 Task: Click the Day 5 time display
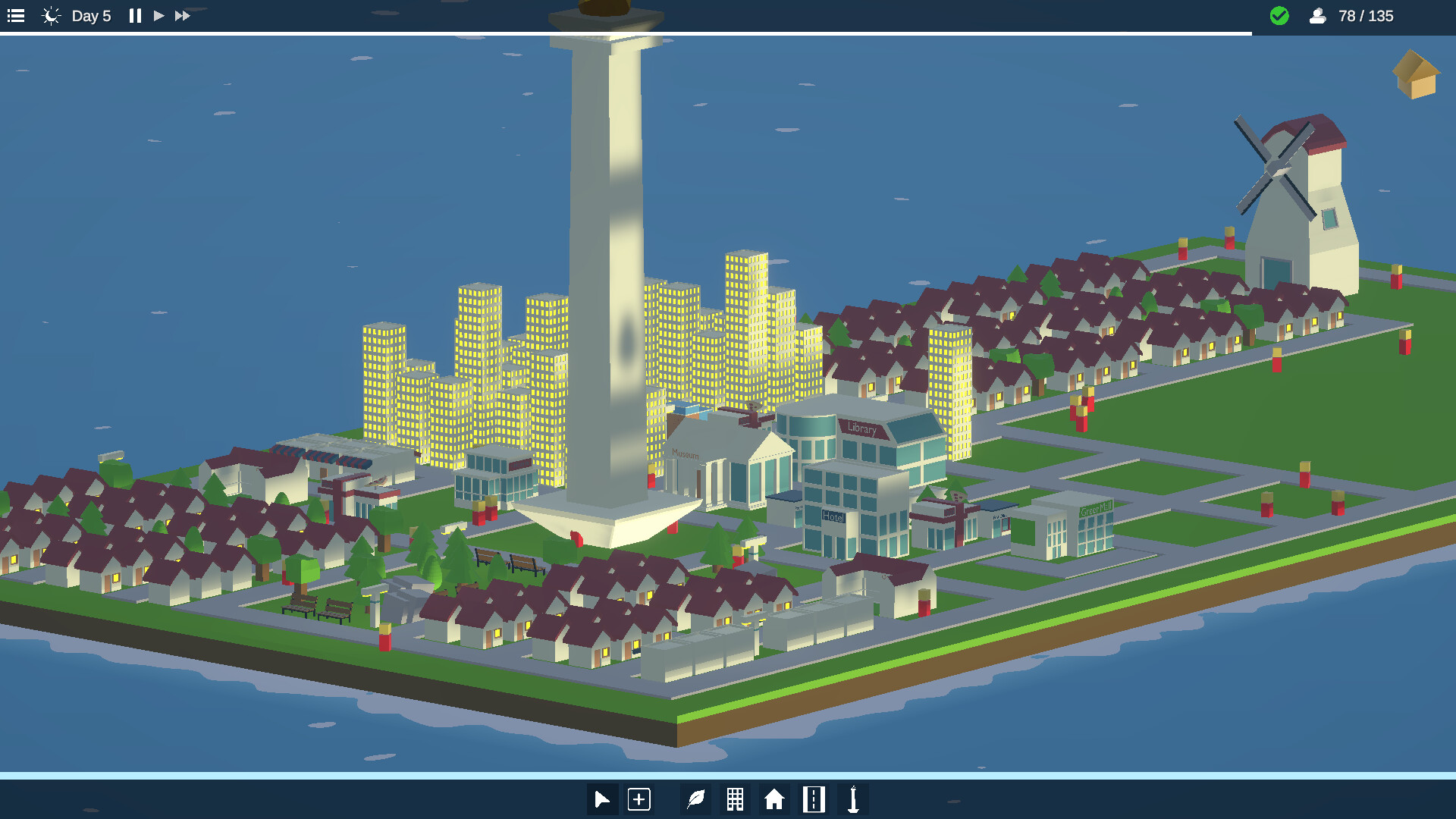pyautogui.click(x=91, y=15)
